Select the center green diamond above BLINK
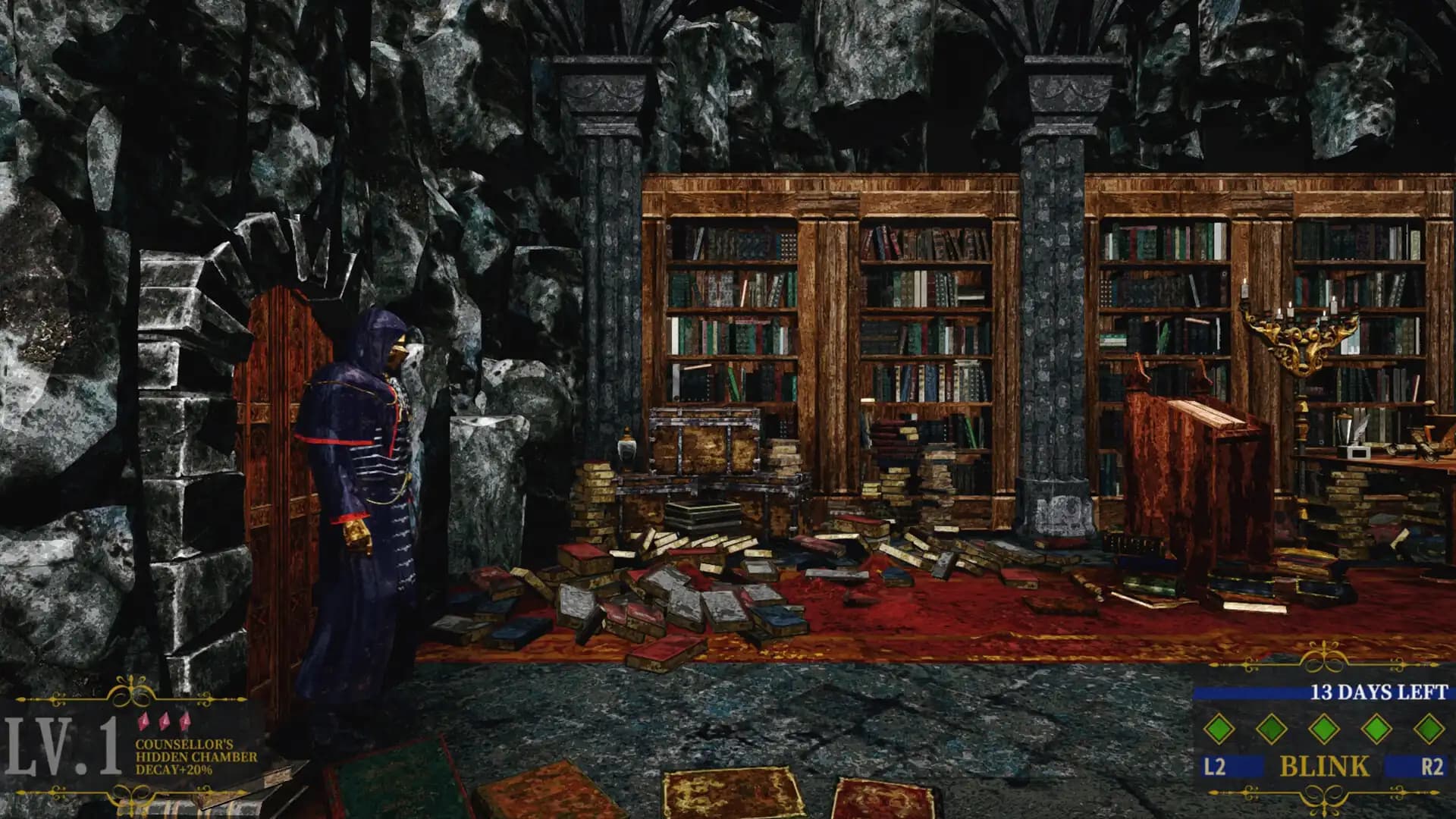Image resolution: width=1456 pixels, height=819 pixels. click(1324, 730)
